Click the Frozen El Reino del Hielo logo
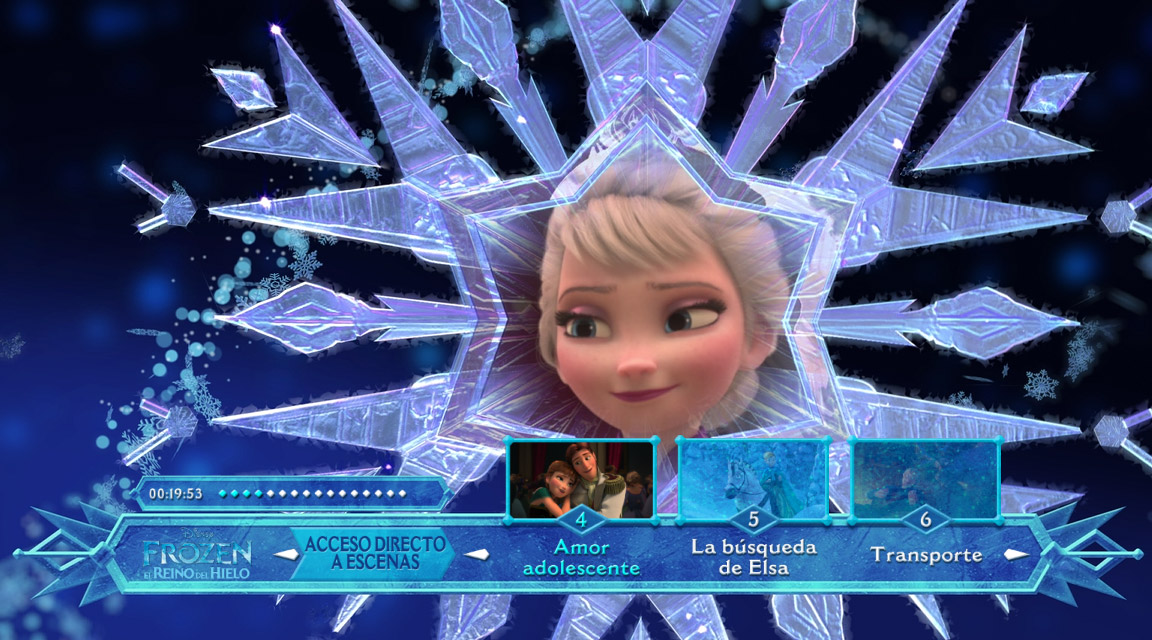 (196, 556)
